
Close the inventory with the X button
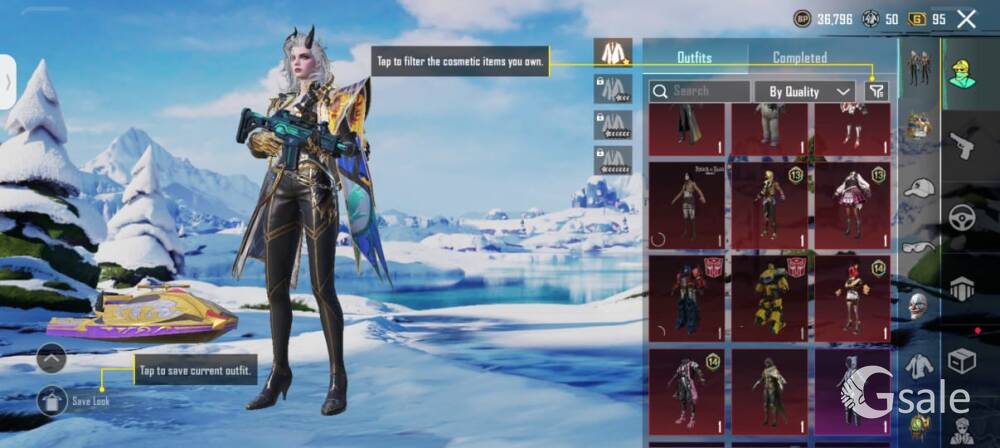click(966, 18)
